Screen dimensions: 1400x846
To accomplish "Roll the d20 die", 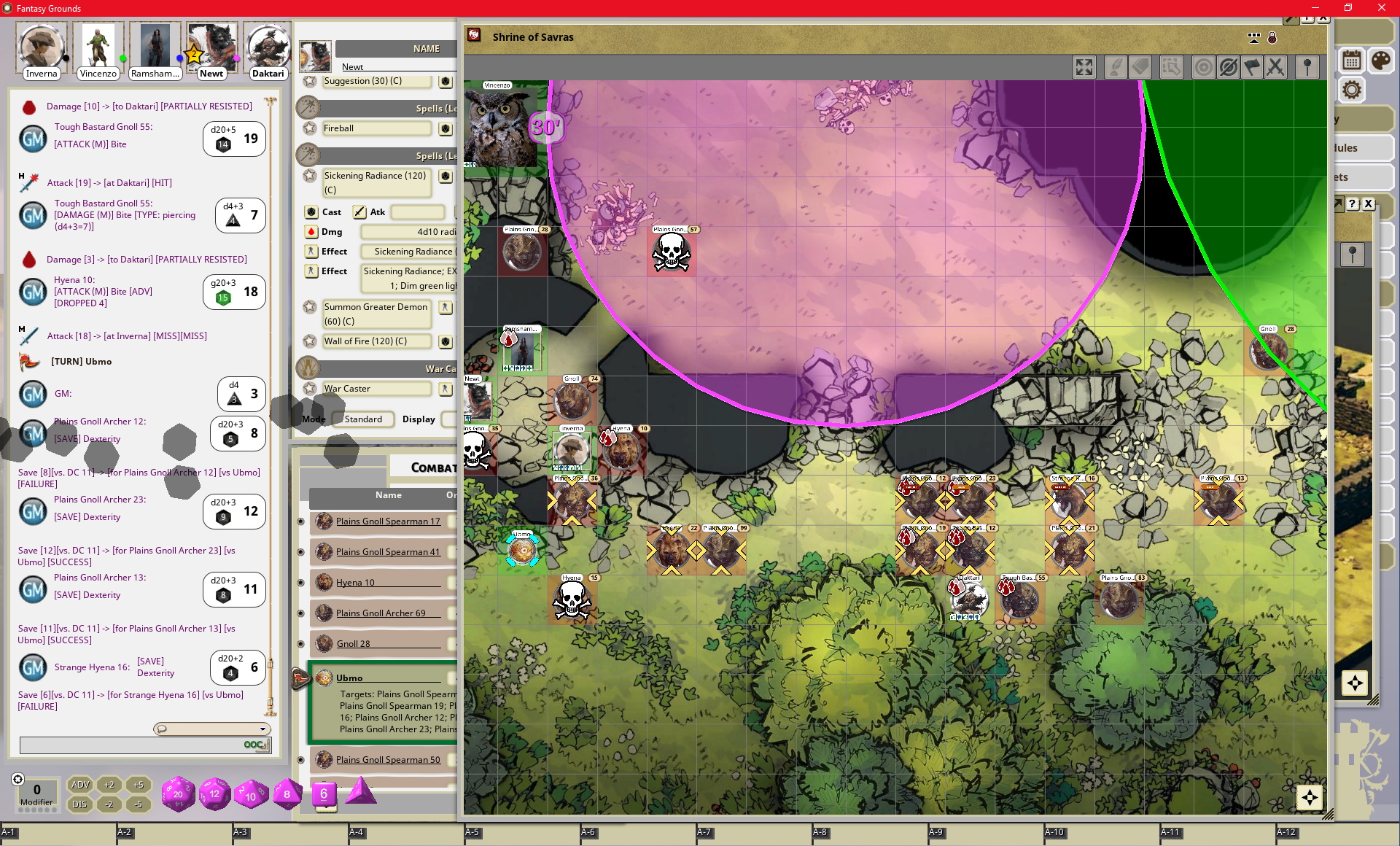I will pos(178,794).
